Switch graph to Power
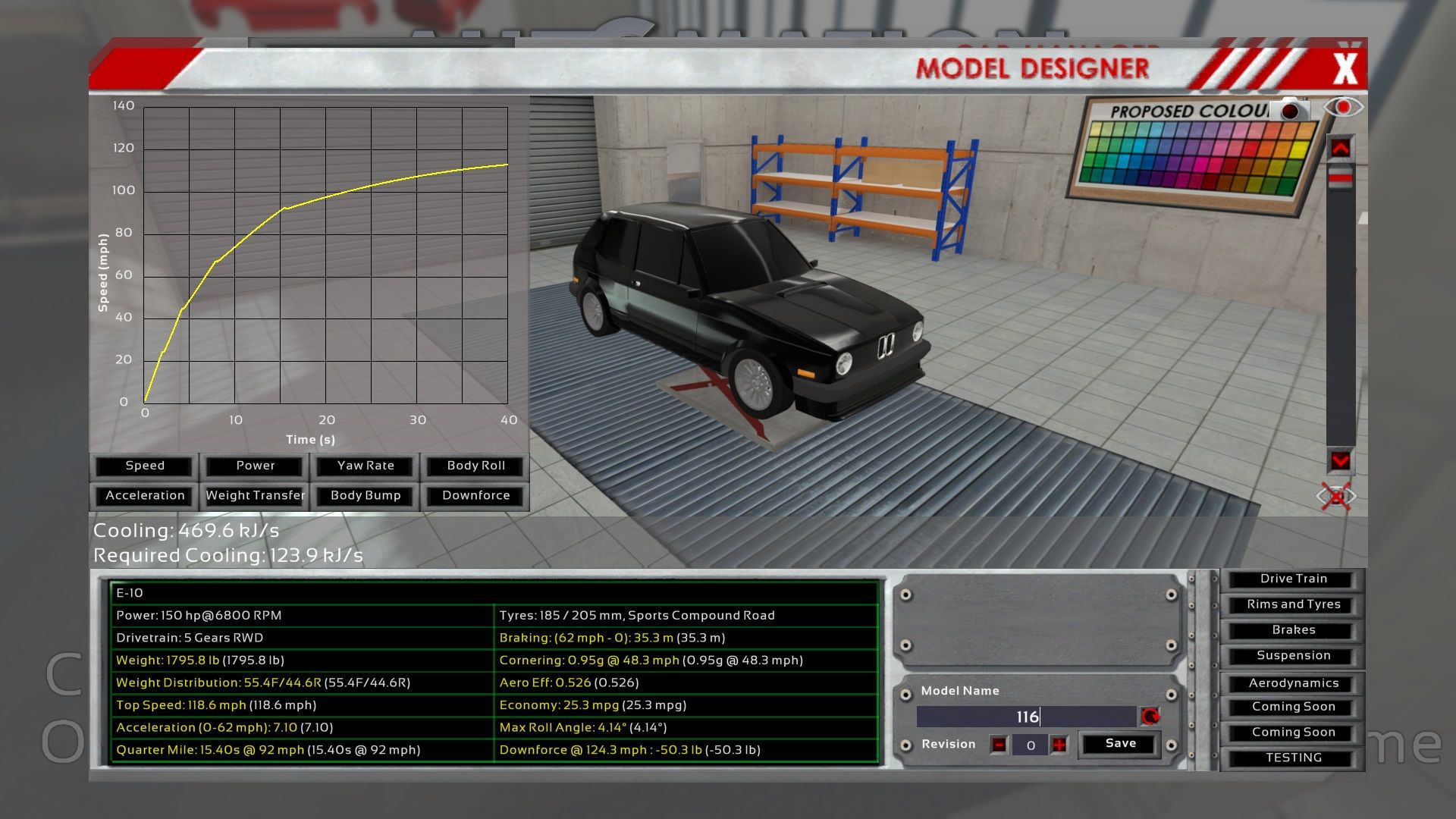This screenshot has height=819, width=1456. pyautogui.click(x=255, y=466)
